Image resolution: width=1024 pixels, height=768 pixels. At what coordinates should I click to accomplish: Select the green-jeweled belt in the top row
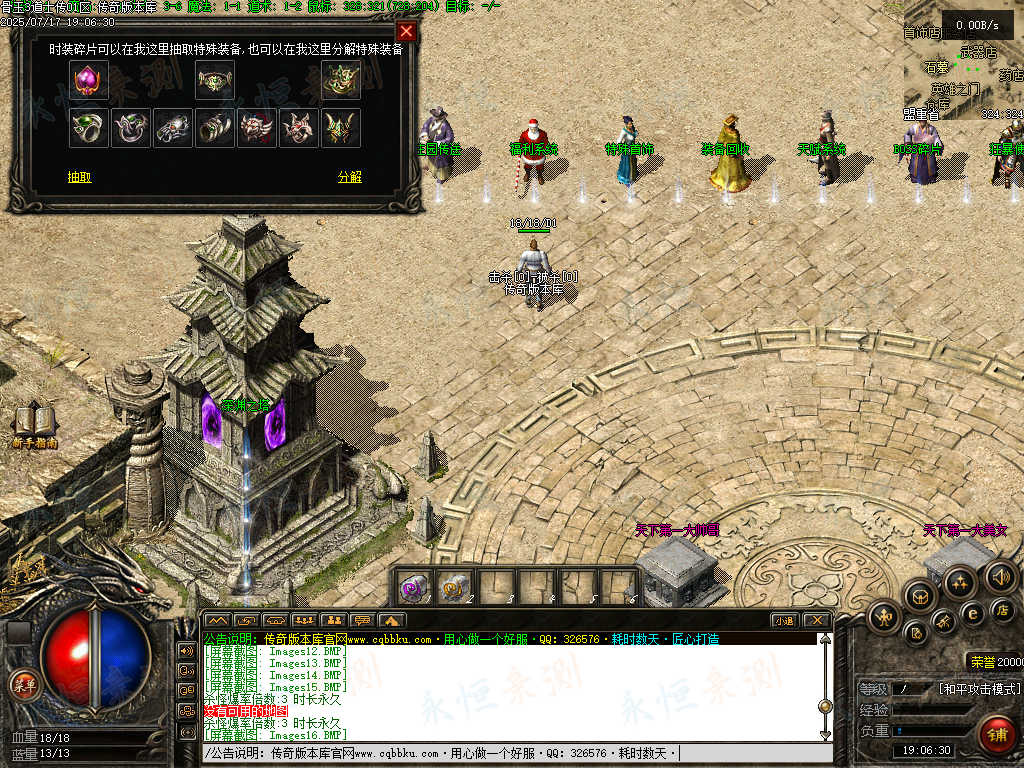click(x=215, y=80)
